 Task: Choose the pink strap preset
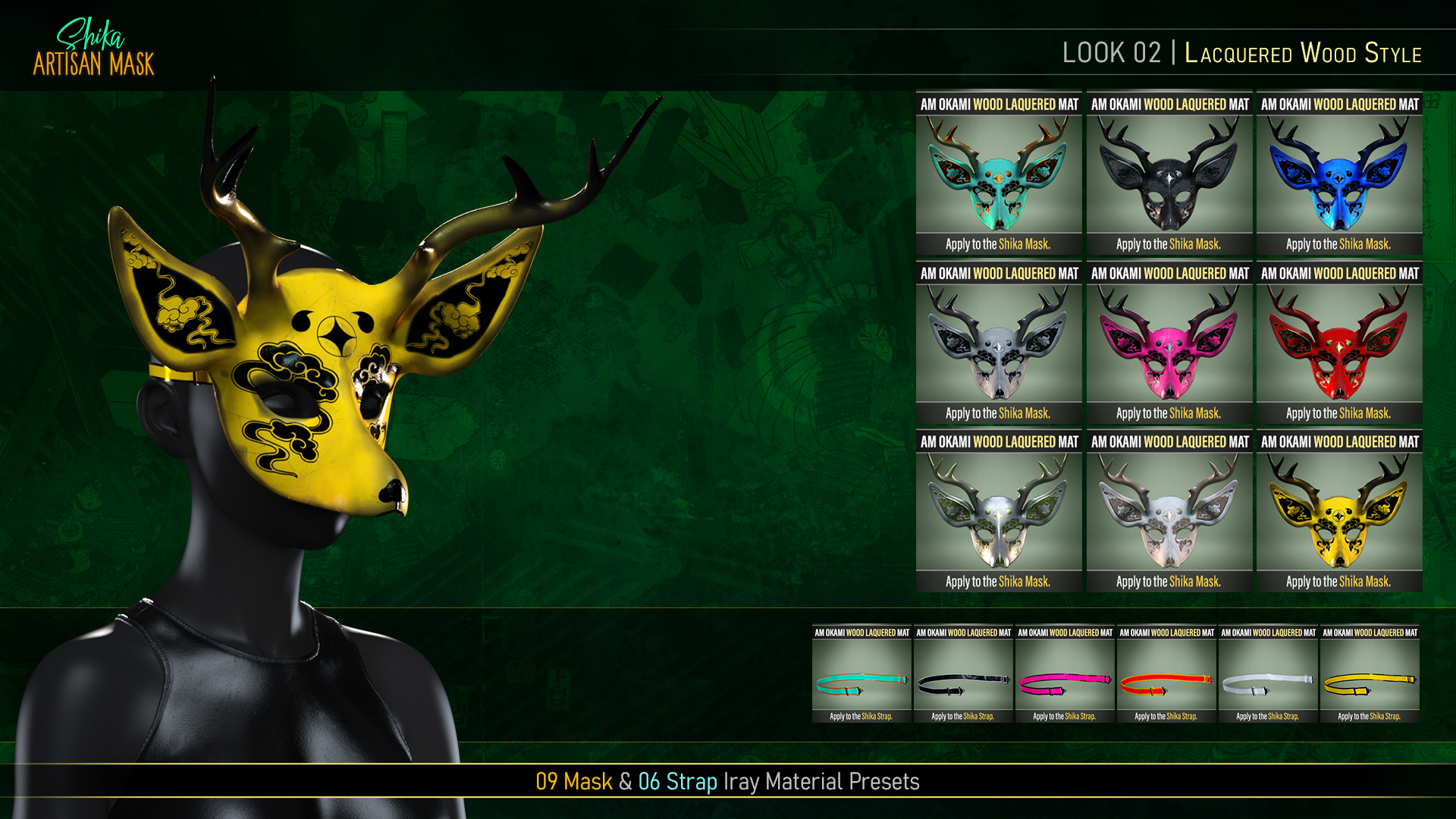tap(1065, 674)
